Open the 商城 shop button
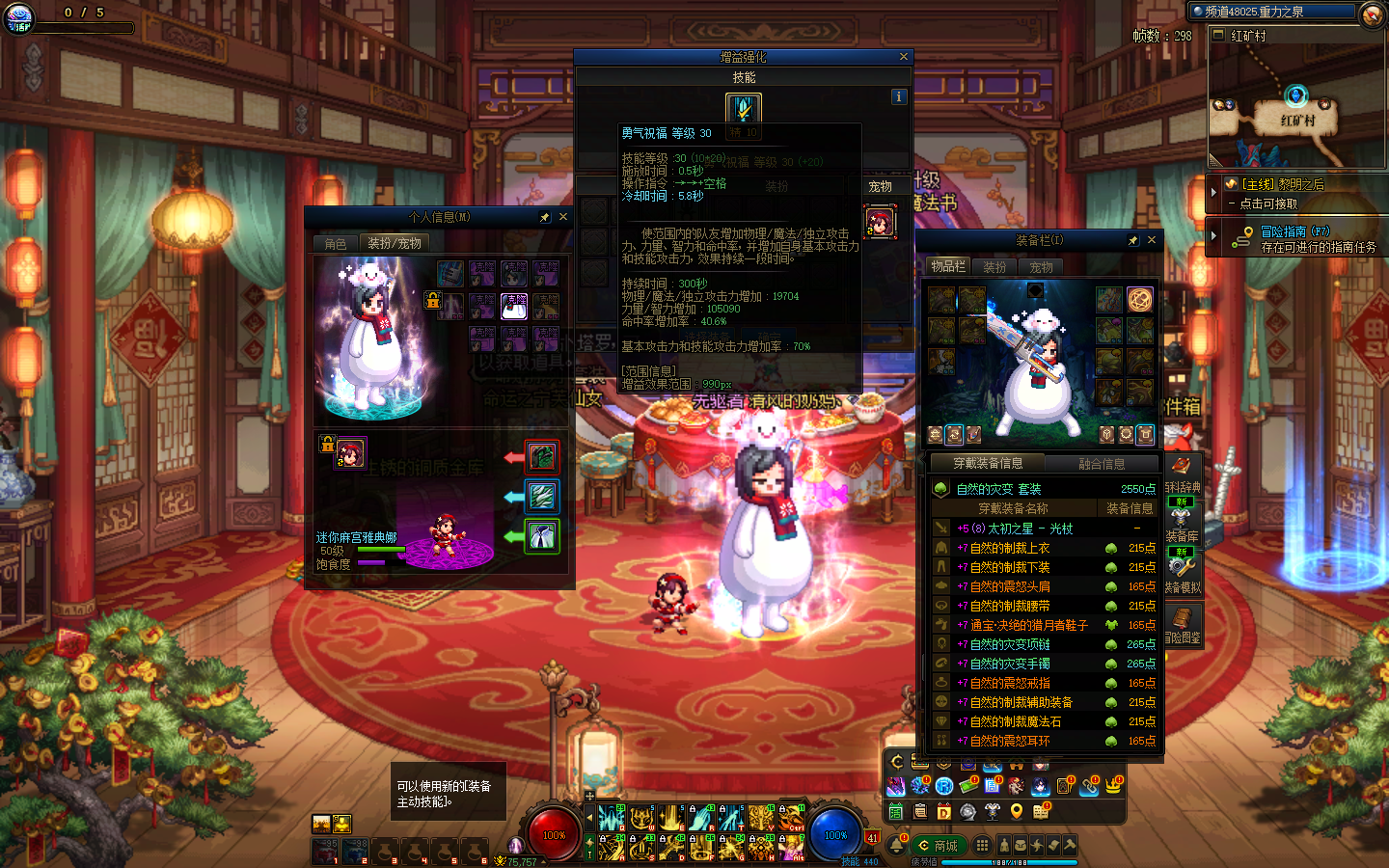 (x=938, y=846)
